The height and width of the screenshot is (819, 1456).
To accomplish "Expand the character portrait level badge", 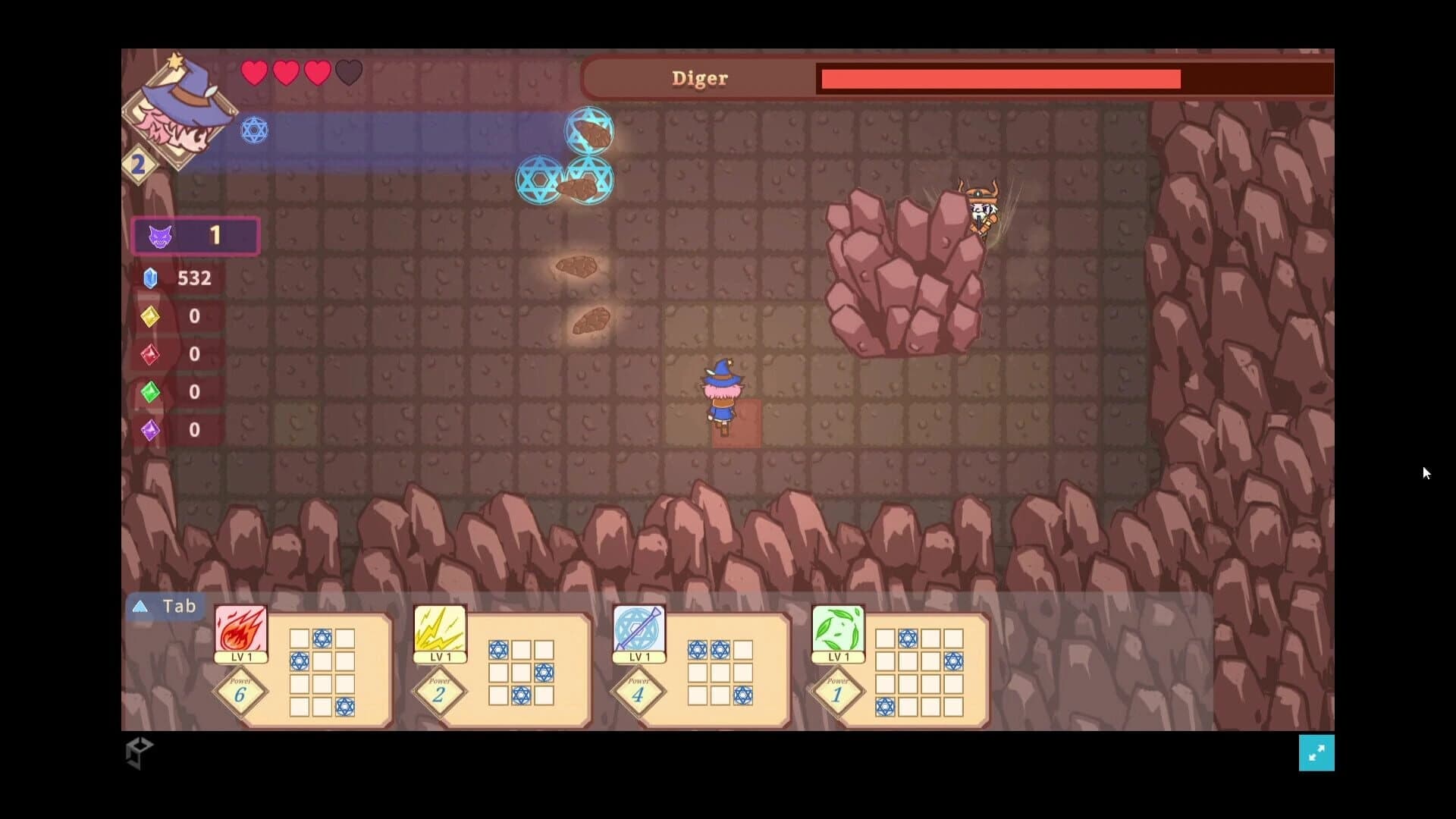I will (139, 165).
